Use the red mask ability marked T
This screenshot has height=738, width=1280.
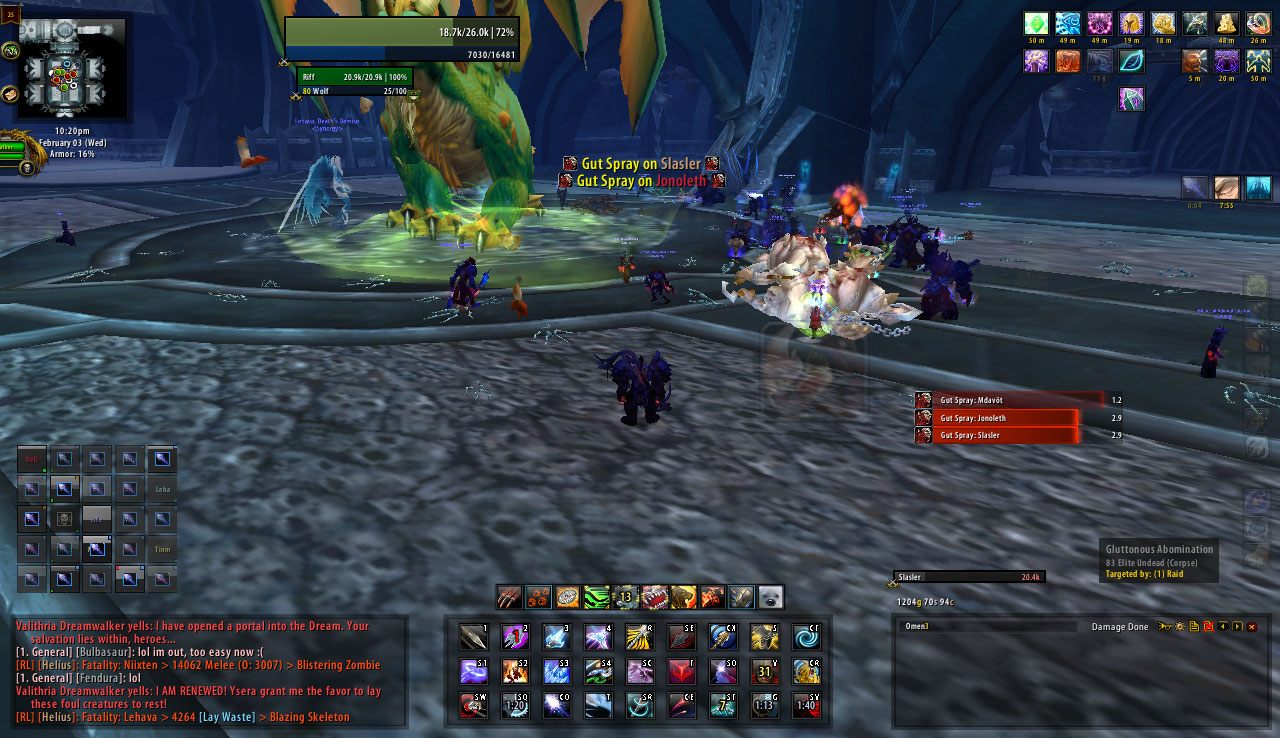[681, 671]
